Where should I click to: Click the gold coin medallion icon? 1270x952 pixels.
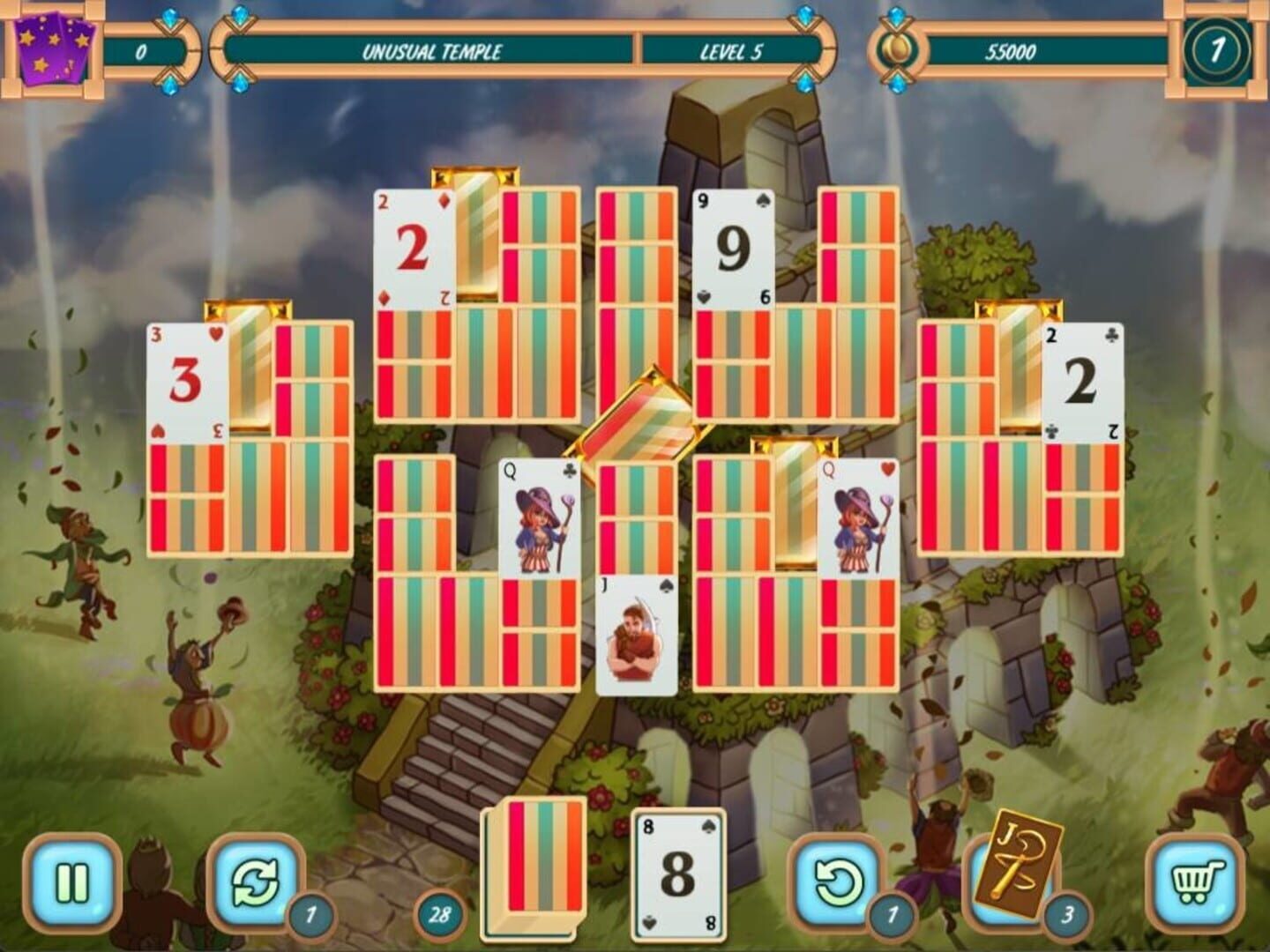(896, 50)
